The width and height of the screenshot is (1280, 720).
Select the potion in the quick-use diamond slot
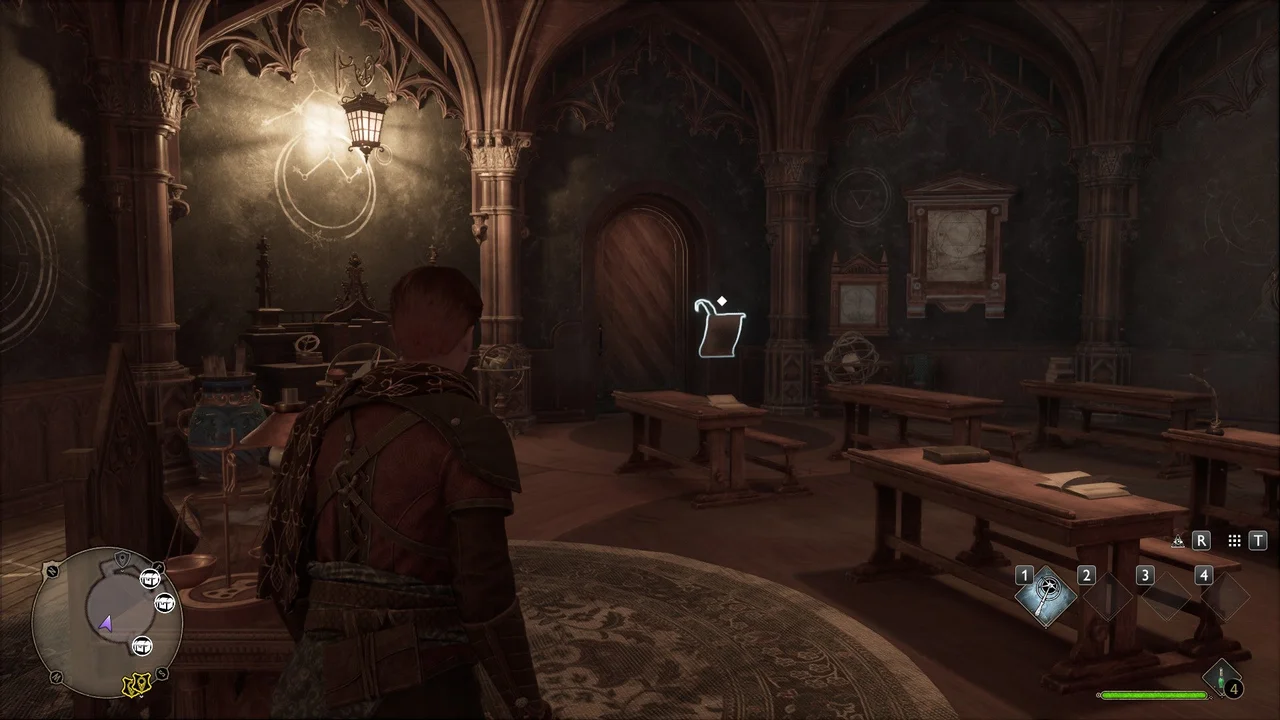coord(1219,676)
